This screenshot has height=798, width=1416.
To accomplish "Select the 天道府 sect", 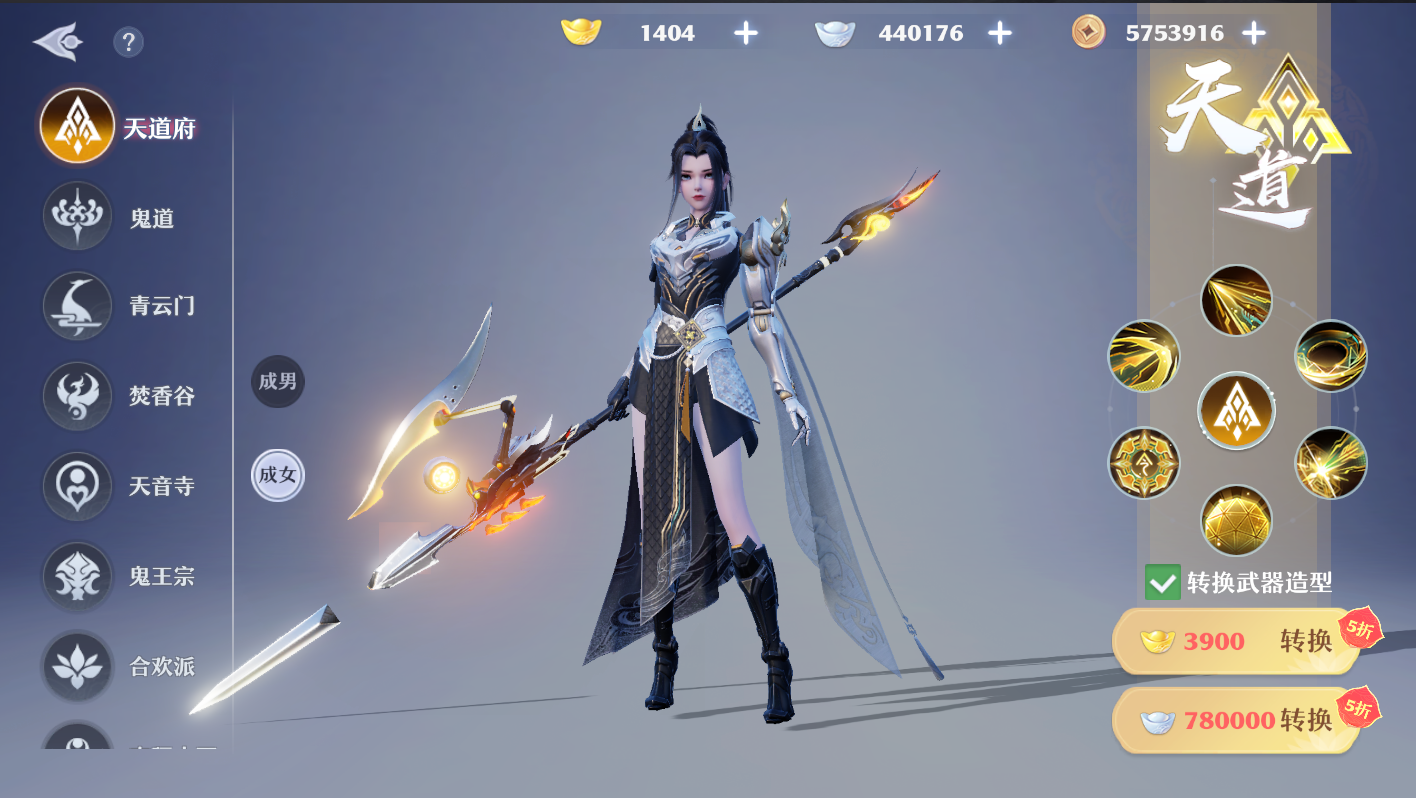I will coord(78,127).
